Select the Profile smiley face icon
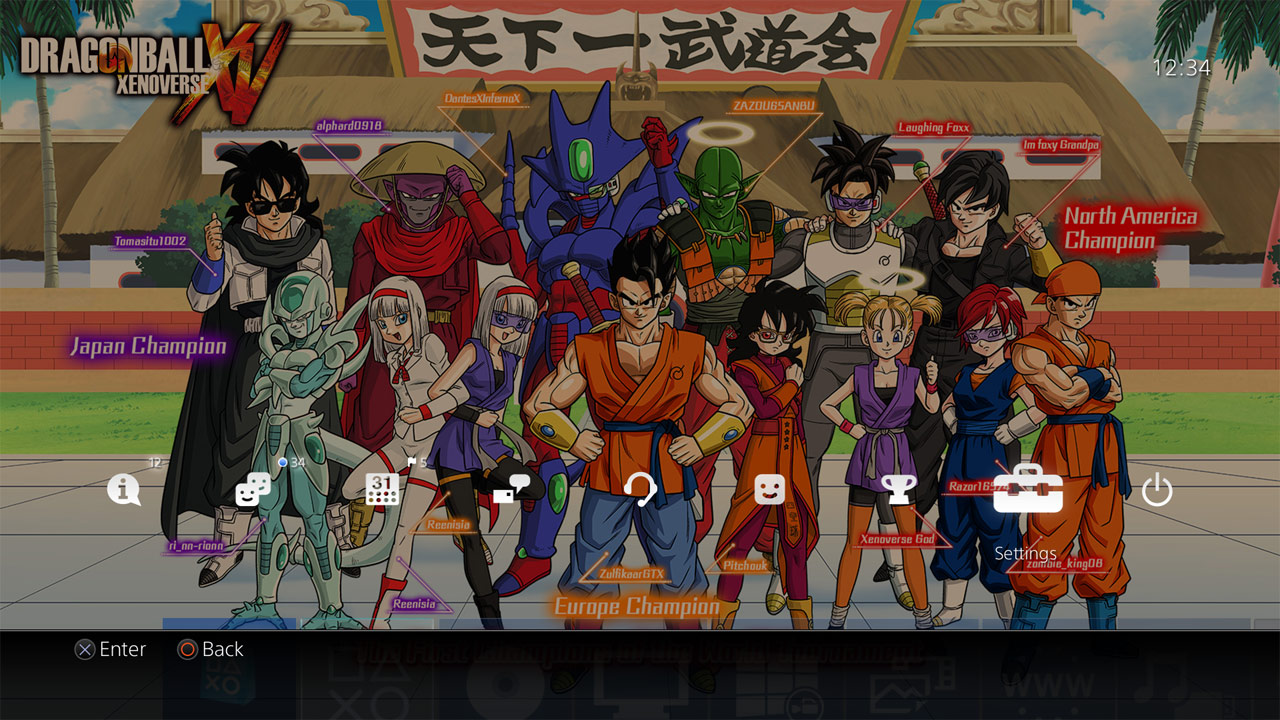Screen dimensions: 1280x720 pyautogui.click(x=769, y=490)
